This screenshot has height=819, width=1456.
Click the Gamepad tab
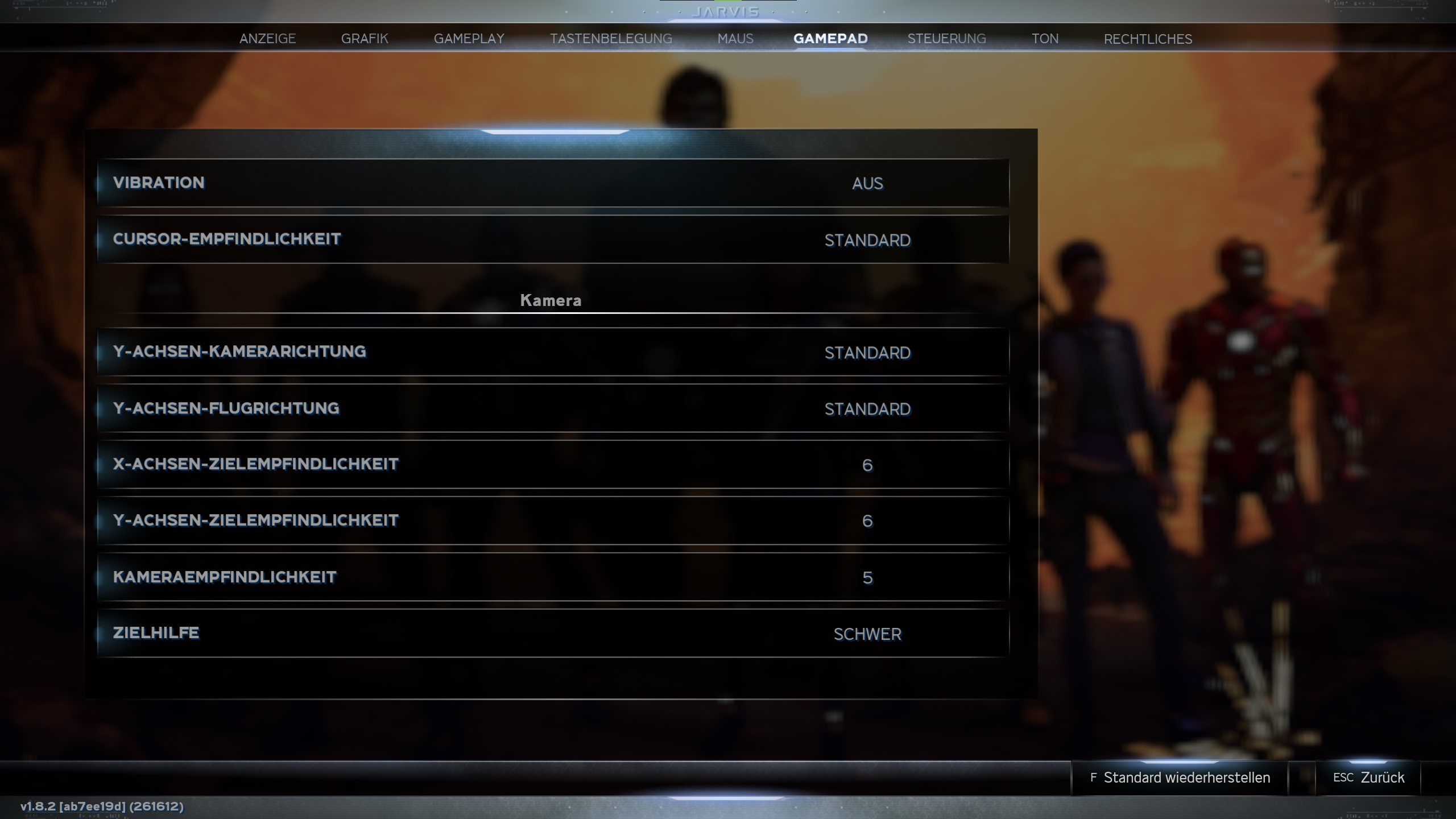click(830, 39)
